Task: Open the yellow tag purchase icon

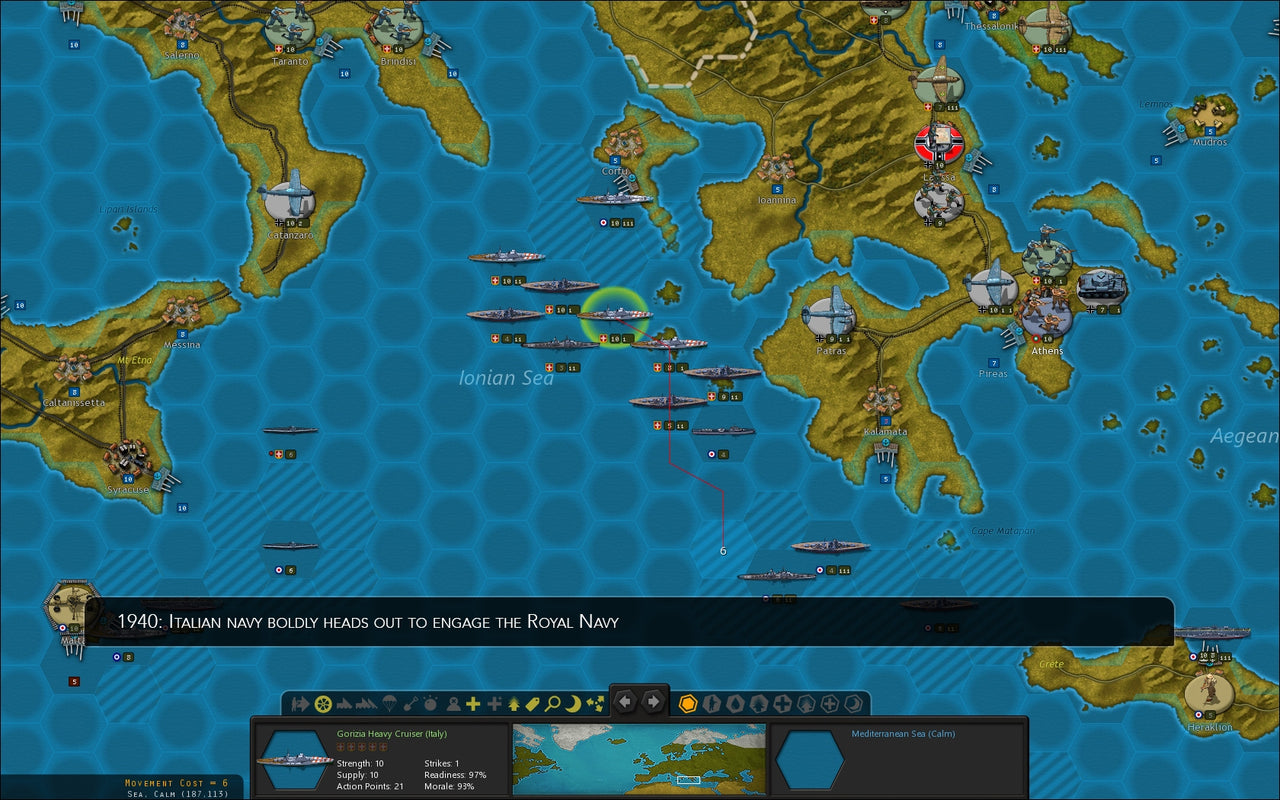Action: [x=531, y=703]
